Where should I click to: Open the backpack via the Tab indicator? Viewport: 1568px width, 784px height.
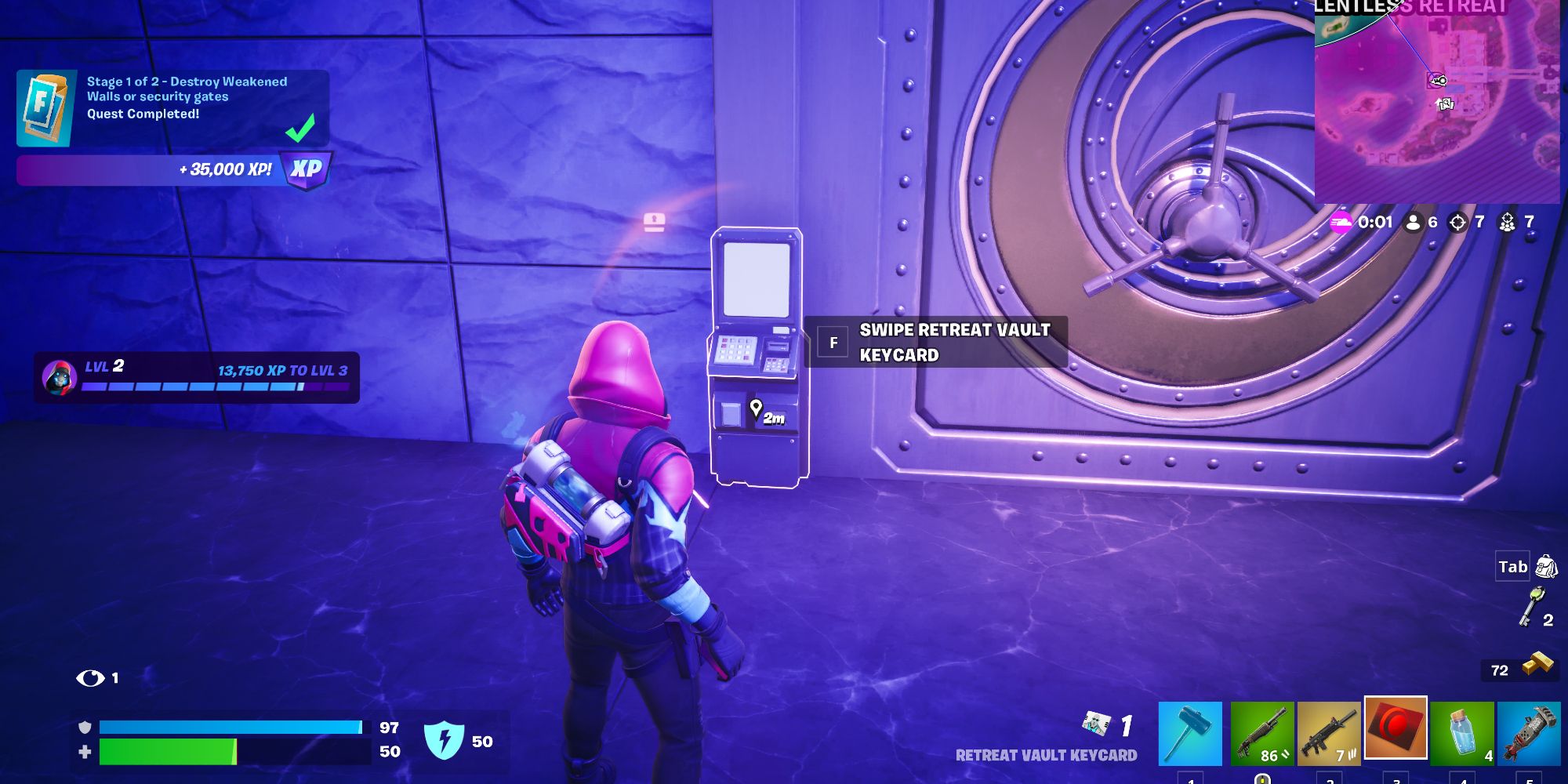[x=1512, y=566]
